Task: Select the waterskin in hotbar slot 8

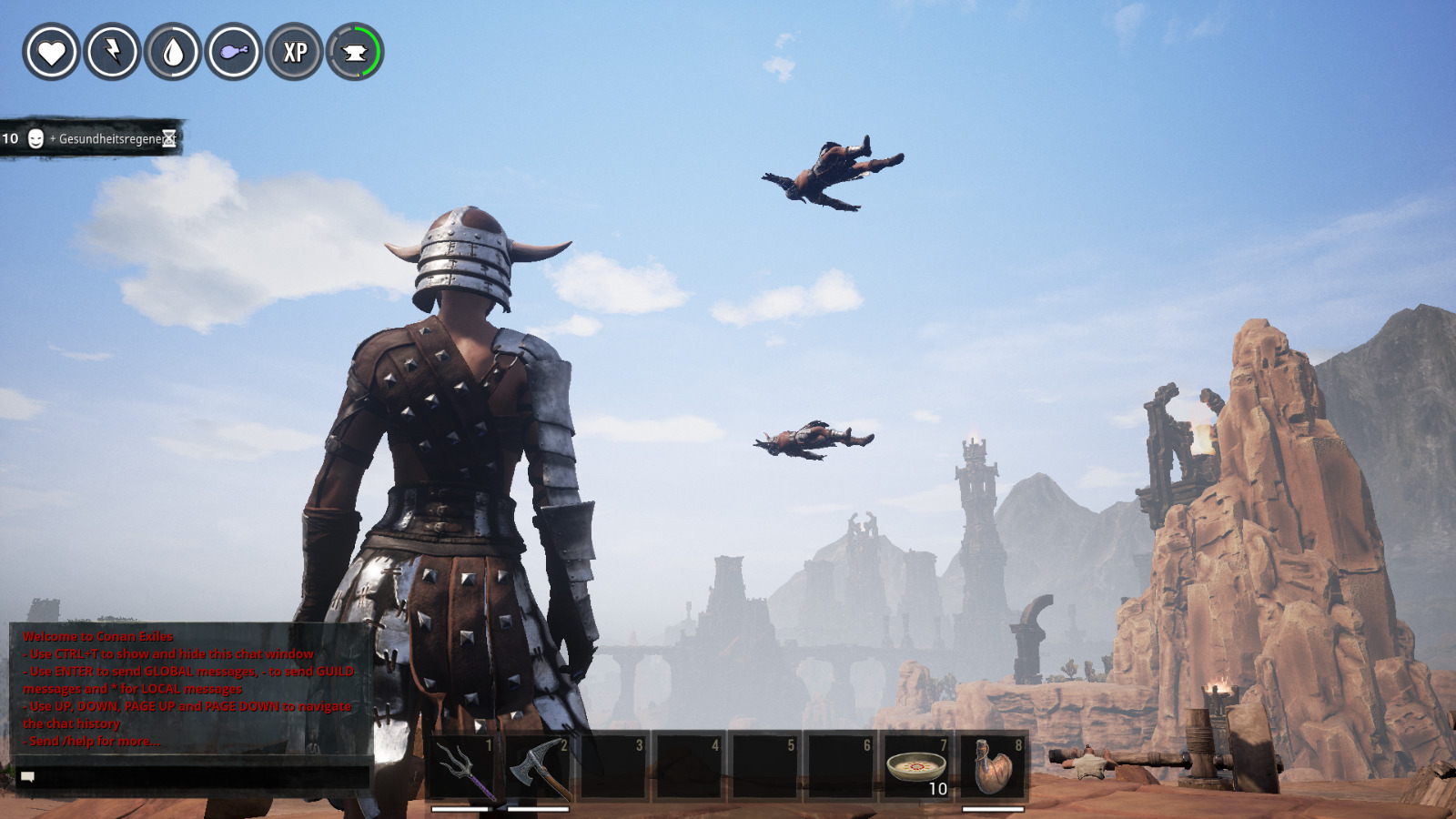Action: (993, 766)
